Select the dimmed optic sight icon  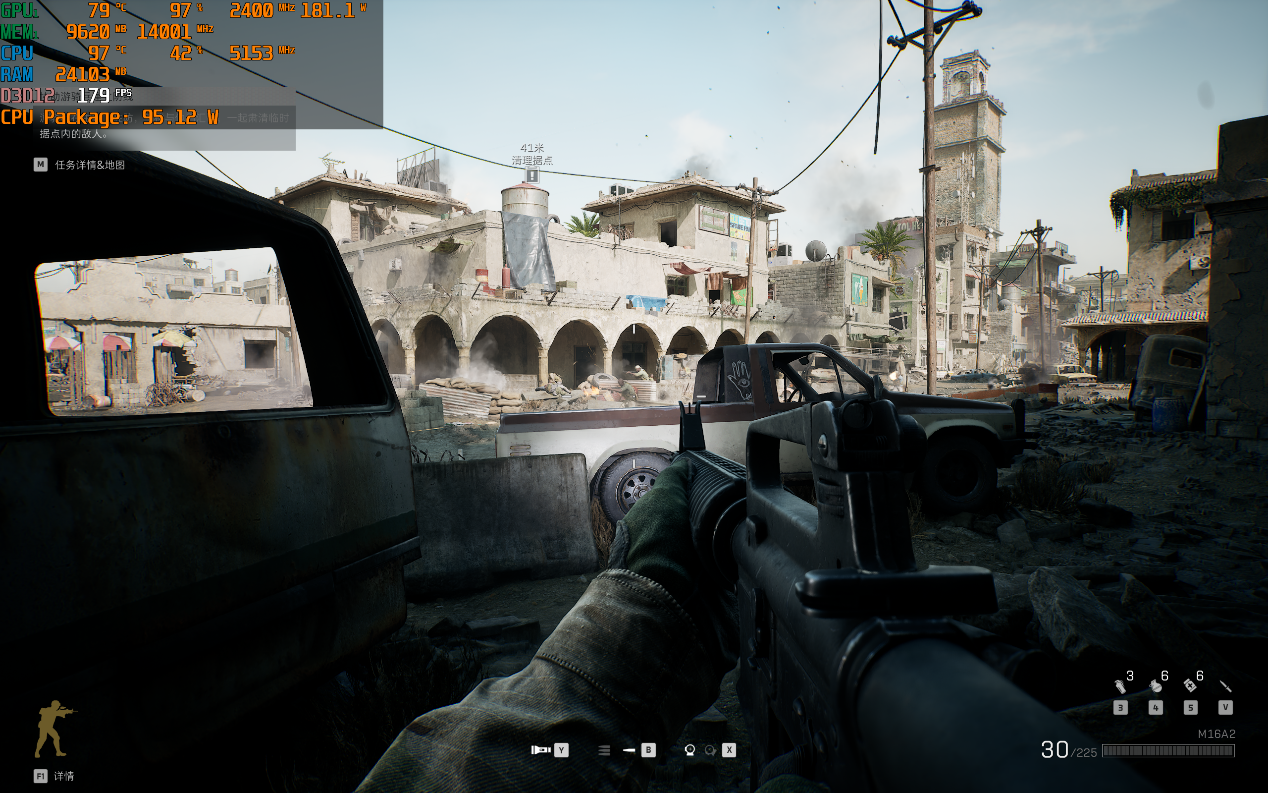click(710, 749)
